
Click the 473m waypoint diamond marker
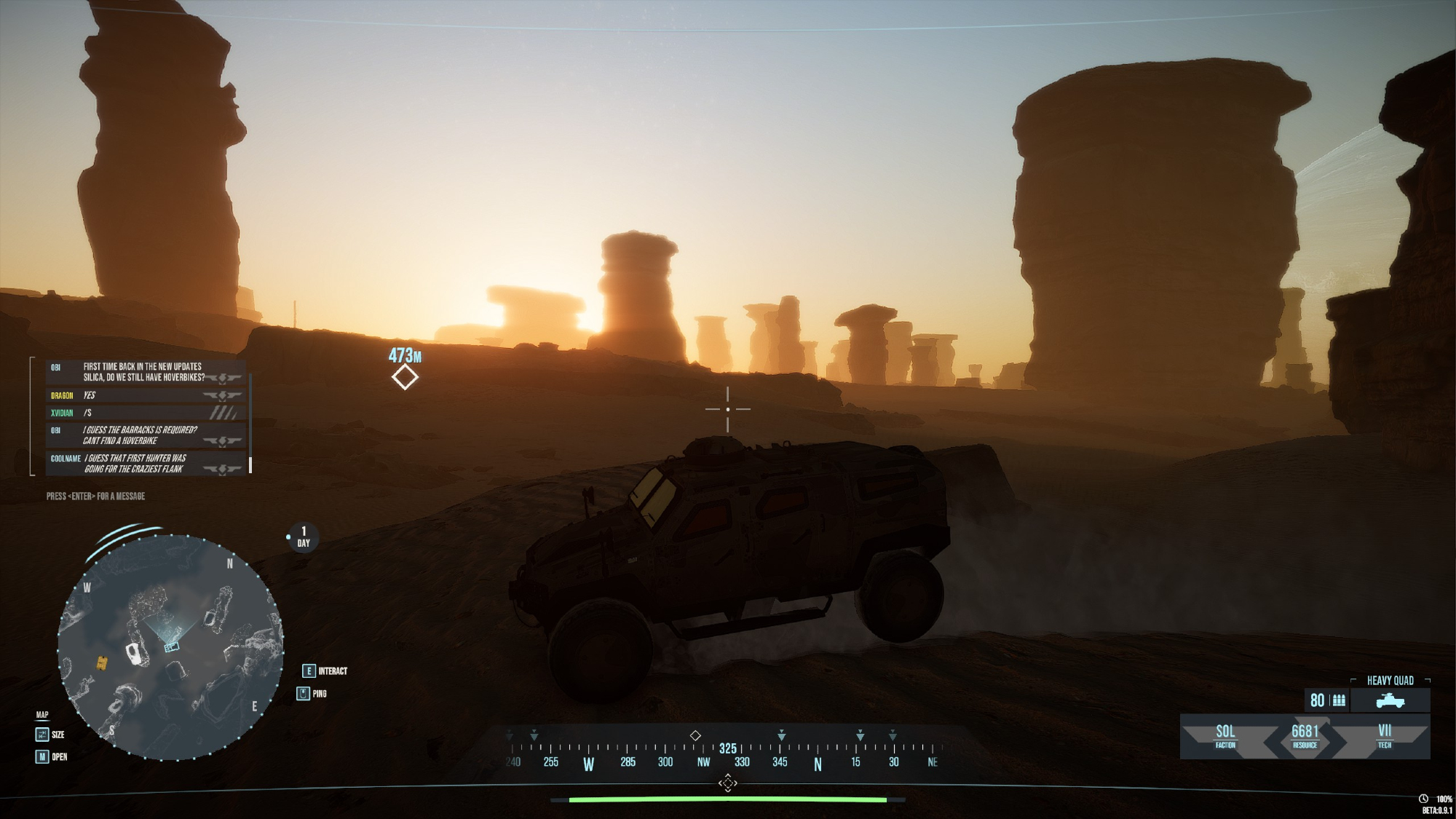click(405, 377)
